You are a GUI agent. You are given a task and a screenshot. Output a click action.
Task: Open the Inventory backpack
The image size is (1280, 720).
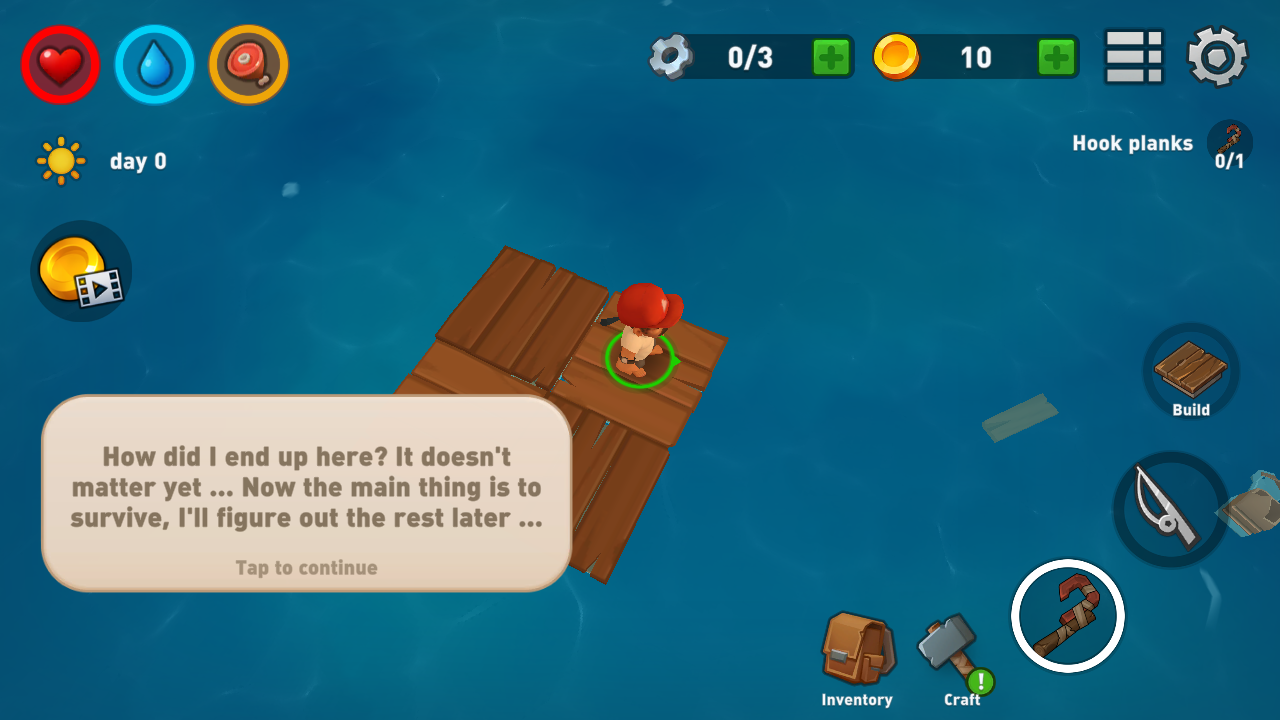(x=857, y=655)
